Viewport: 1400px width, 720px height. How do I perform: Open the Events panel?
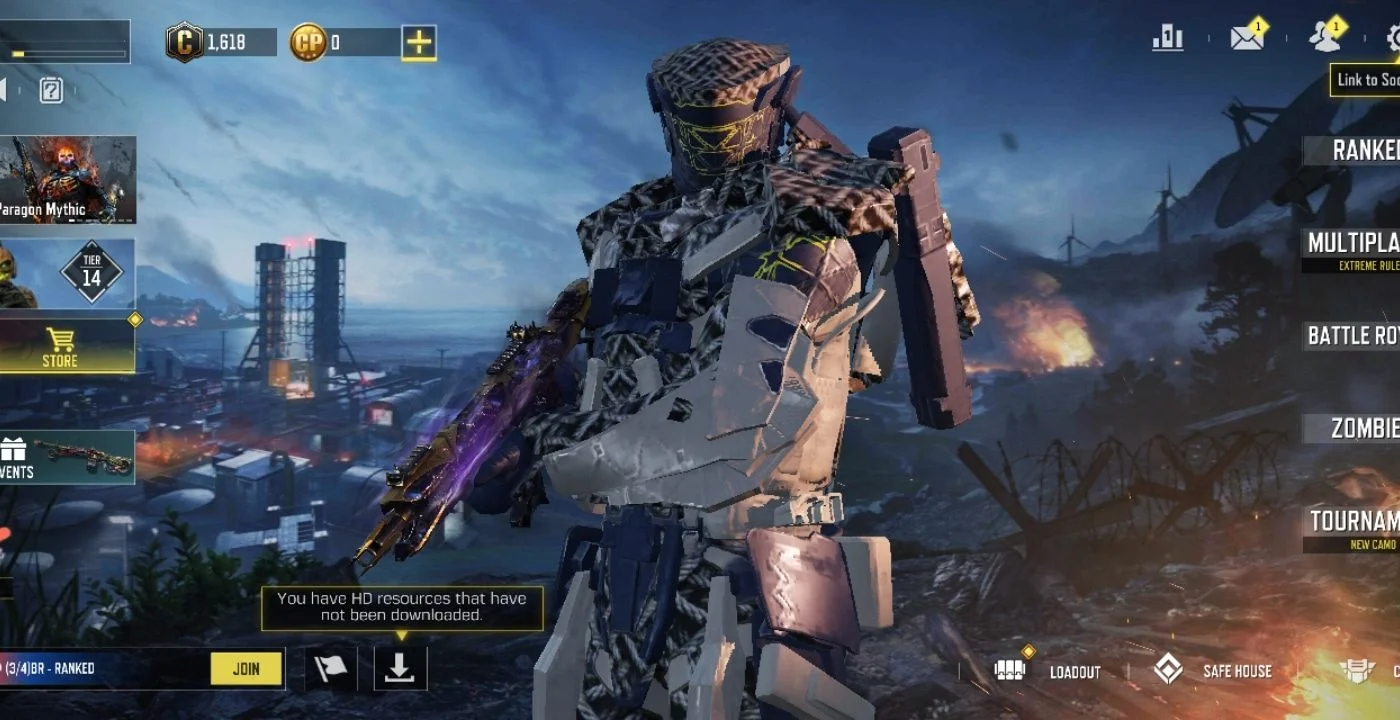(67, 457)
